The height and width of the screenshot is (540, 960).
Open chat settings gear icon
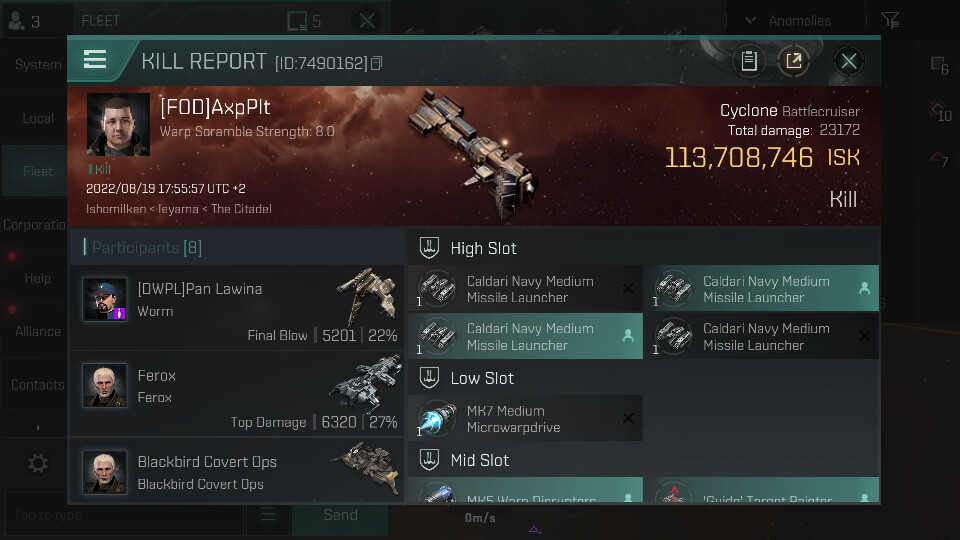pos(38,463)
